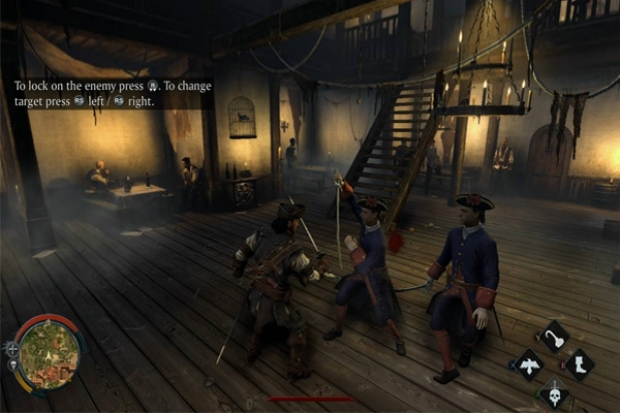Use the boot kick ability icon

tap(578, 364)
